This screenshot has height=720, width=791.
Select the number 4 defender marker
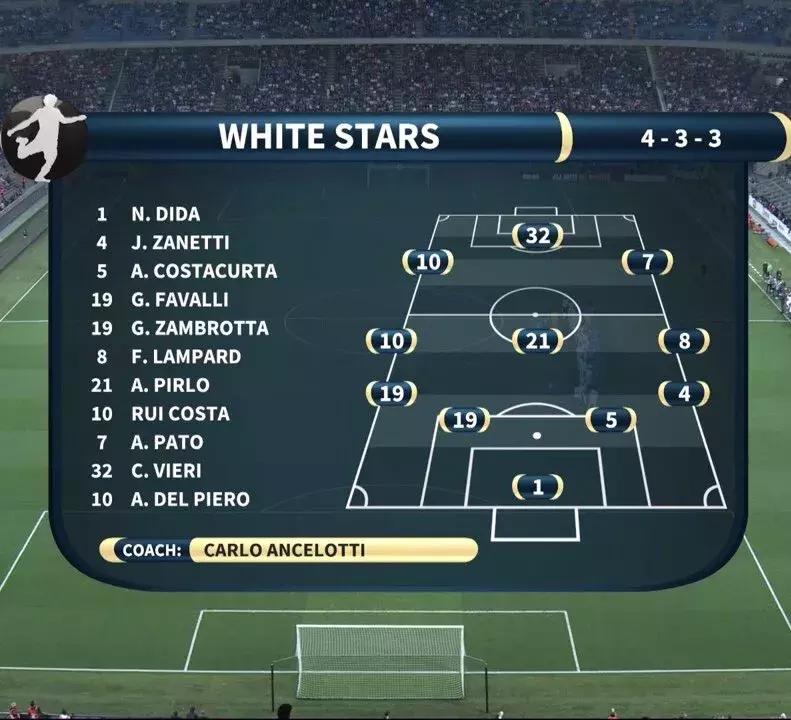tap(684, 393)
